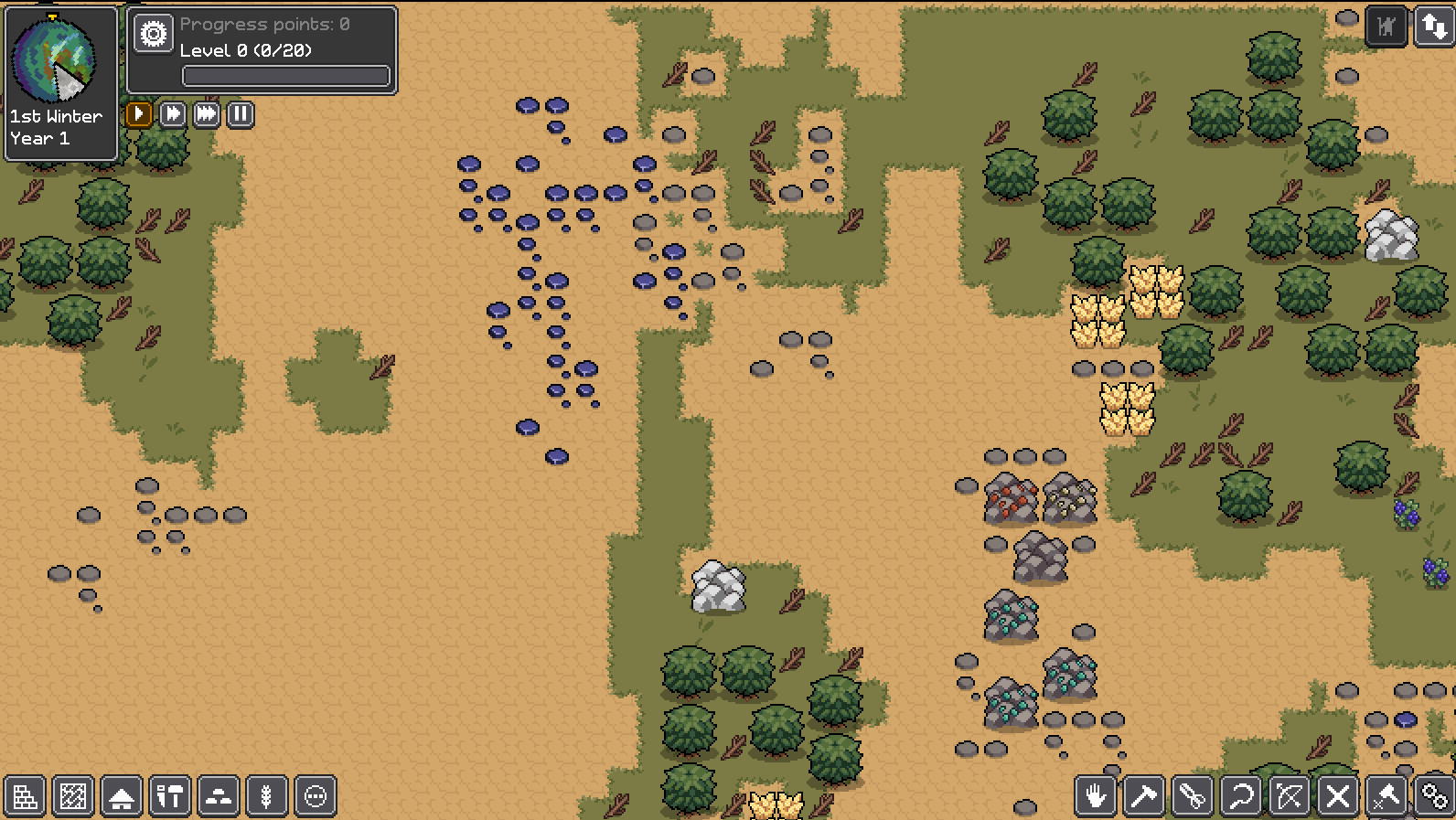Toggle the layer up-down view switcher
Viewport: 1456px width, 820px height.
1433,27
